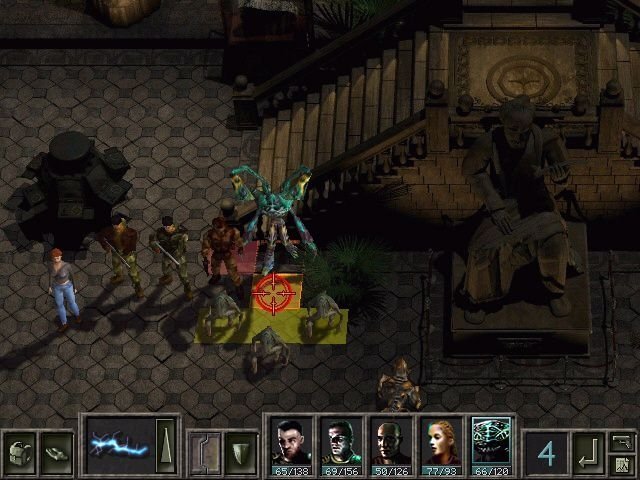Click the tall cone attack mode button

coord(168,442)
